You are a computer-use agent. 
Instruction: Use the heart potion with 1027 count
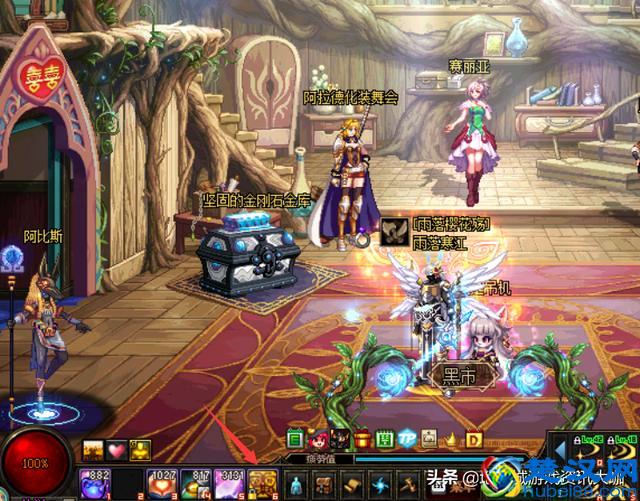tap(162, 482)
